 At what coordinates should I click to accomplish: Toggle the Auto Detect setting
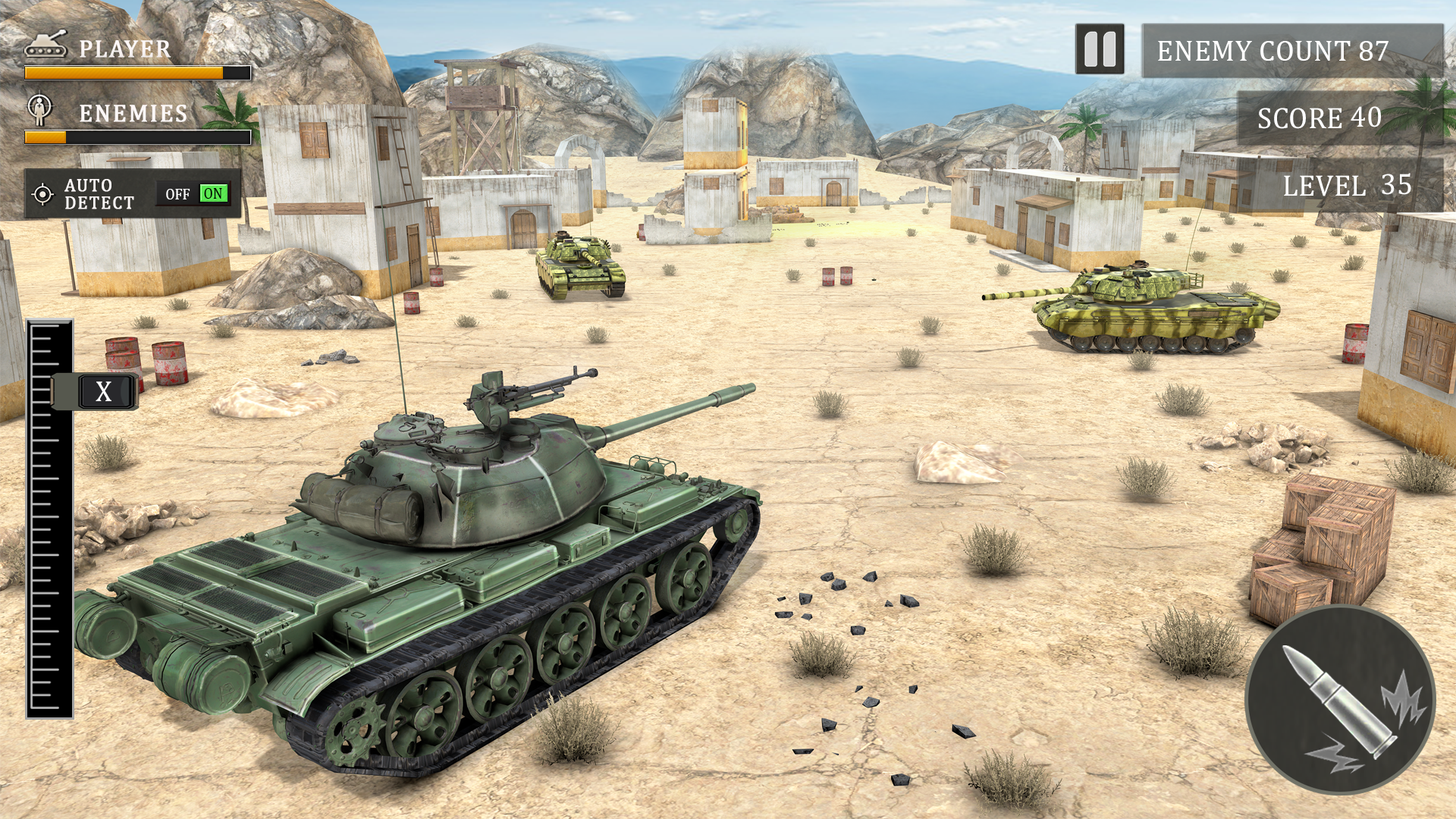[x=196, y=193]
